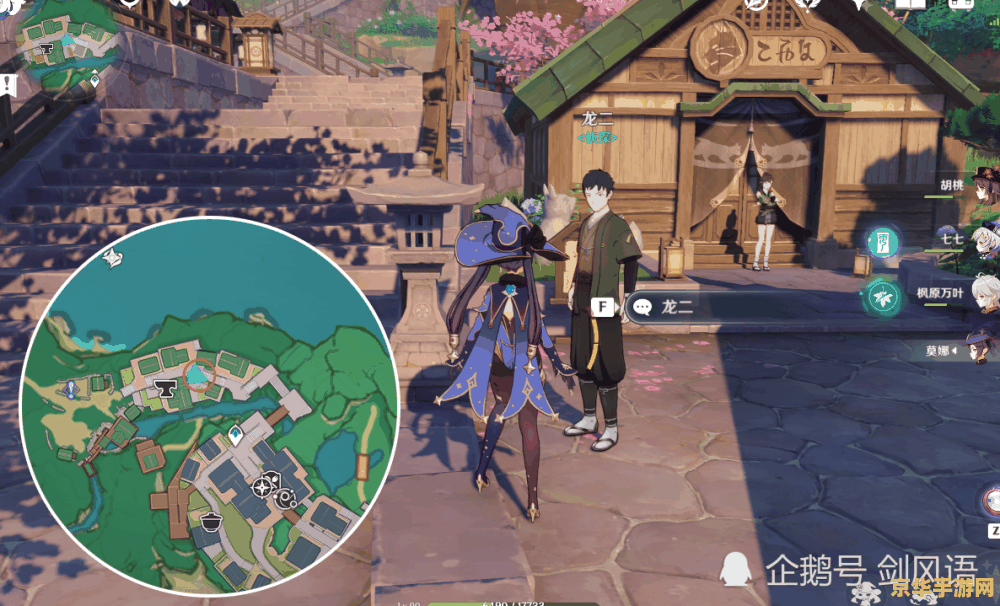Select the teleport waypoint pin on the enlarged map

point(235,435)
